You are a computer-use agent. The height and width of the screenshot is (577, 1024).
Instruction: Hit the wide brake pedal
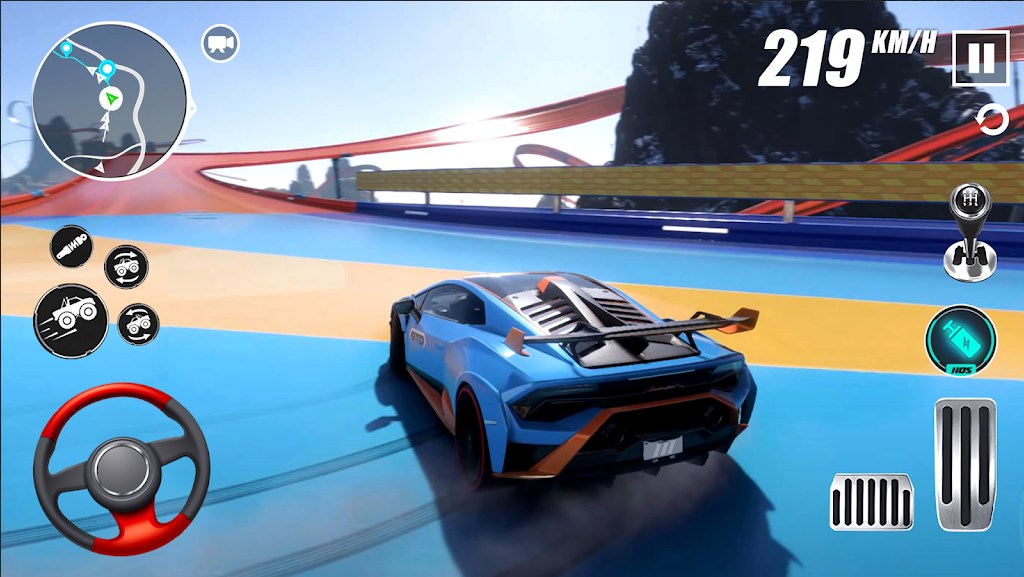point(871,501)
